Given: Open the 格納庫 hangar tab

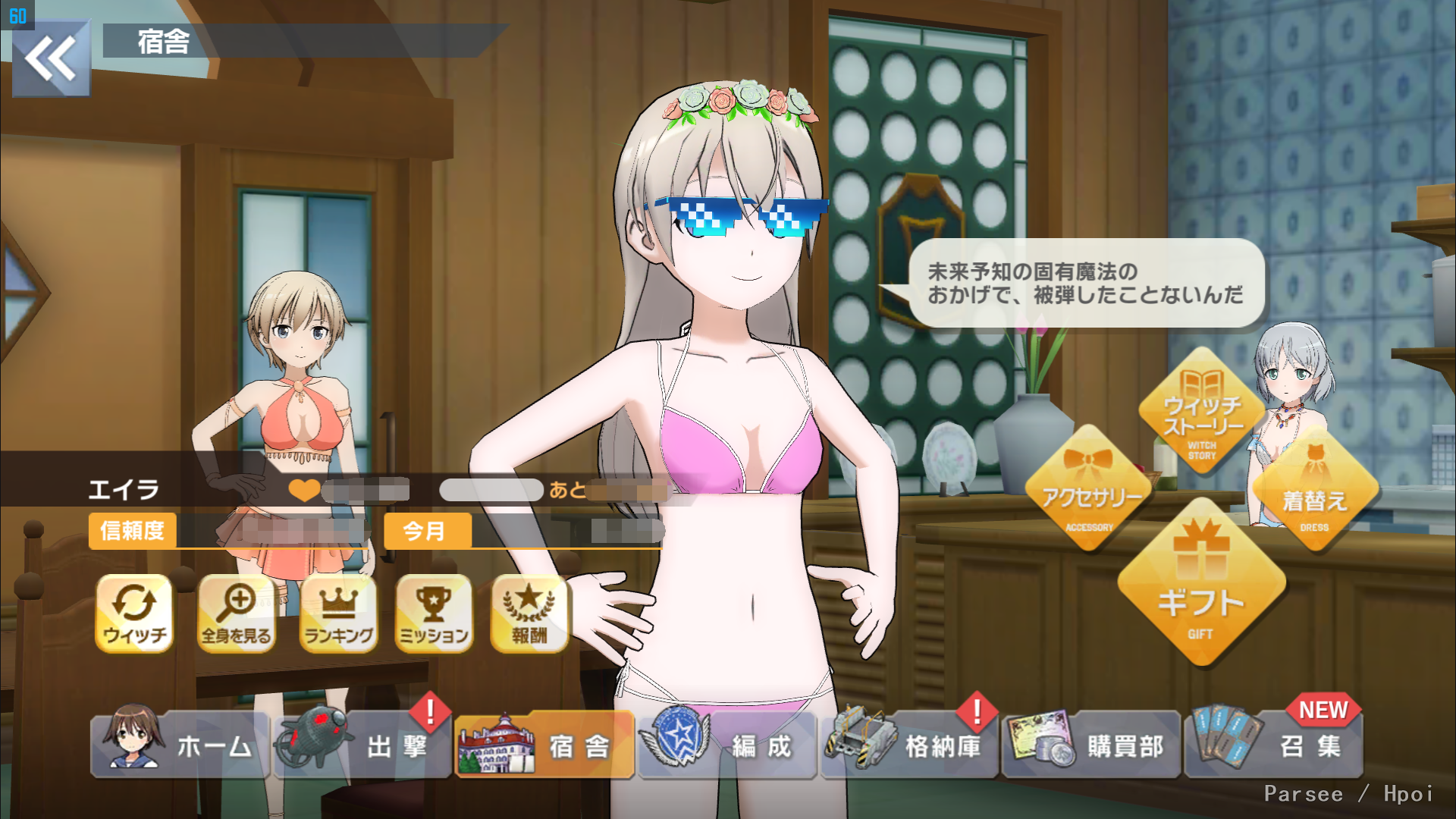Looking at the screenshot, I should click(909, 746).
